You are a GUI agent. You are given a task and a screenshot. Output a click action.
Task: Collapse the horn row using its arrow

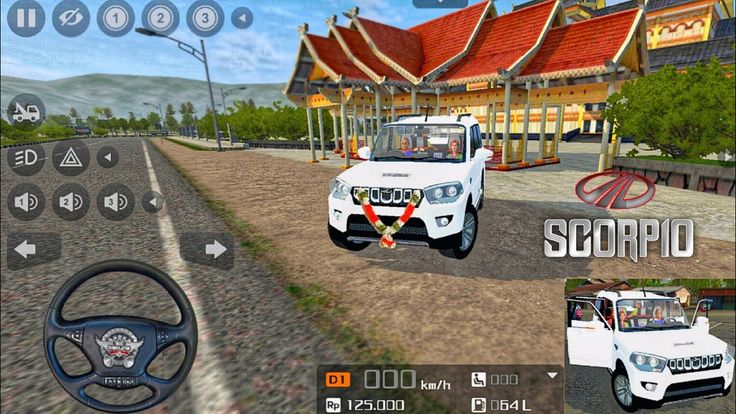(152, 202)
